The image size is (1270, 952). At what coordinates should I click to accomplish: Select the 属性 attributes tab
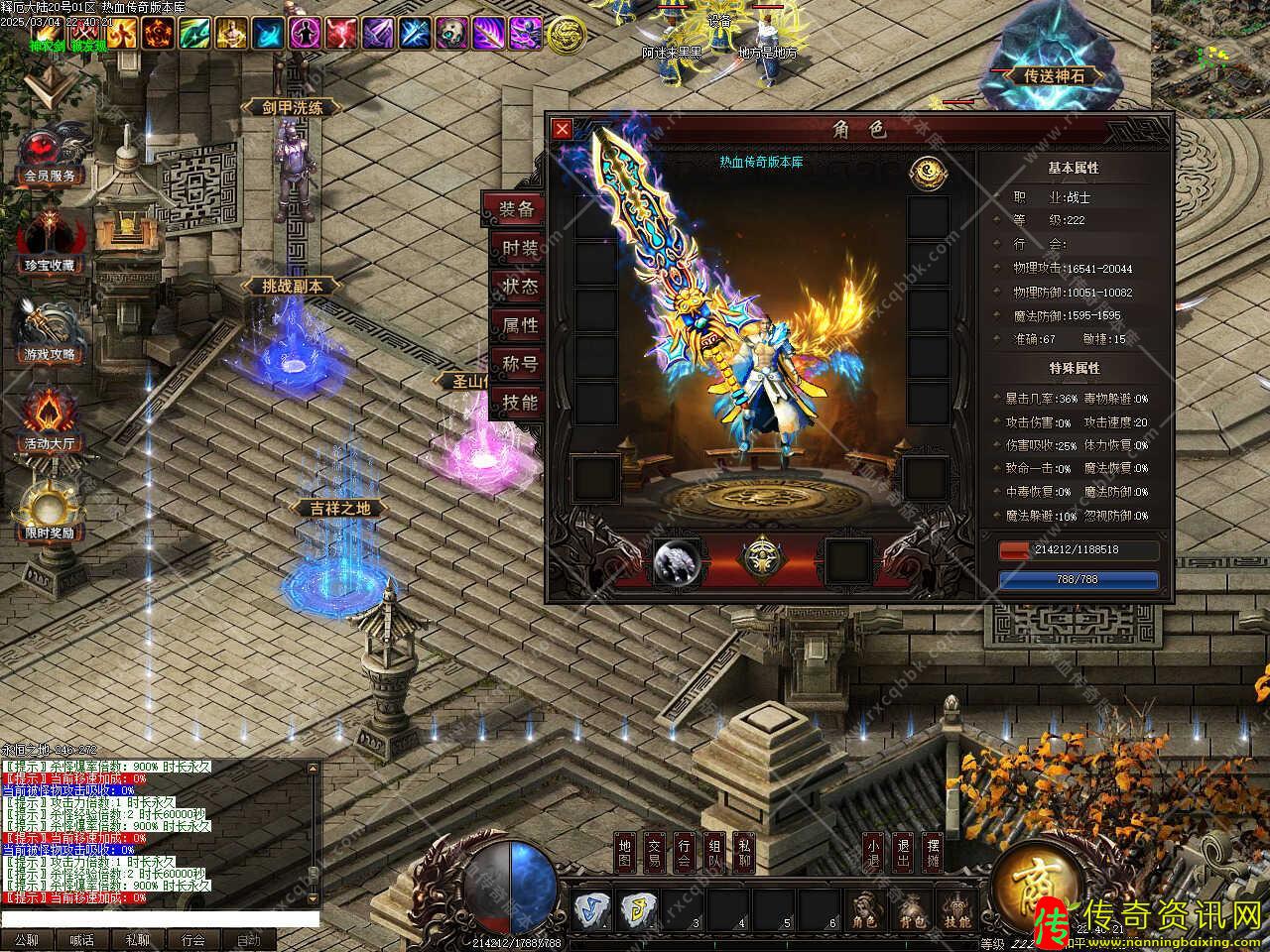(x=518, y=325)
